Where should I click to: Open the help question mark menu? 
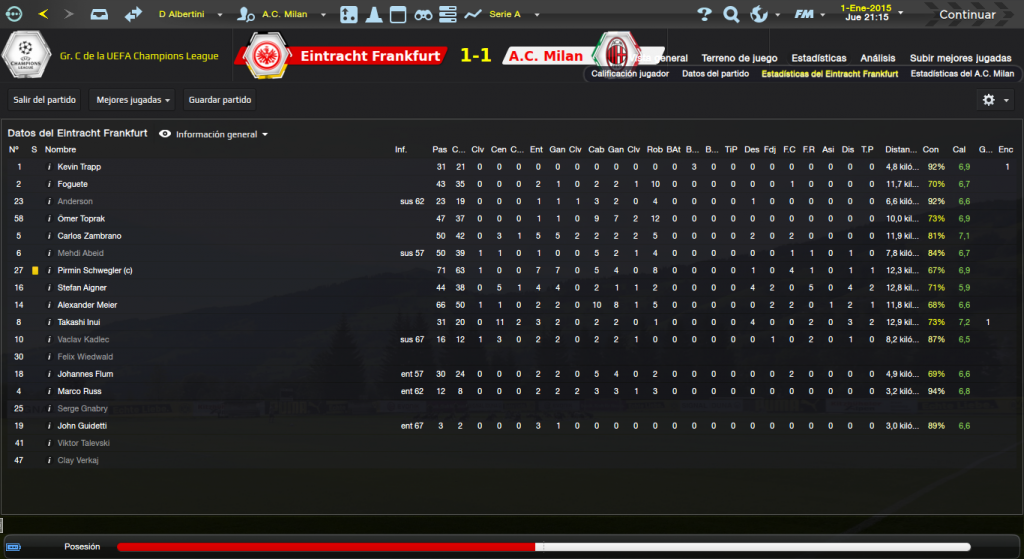pyautogui.click(x=705, y=15)
